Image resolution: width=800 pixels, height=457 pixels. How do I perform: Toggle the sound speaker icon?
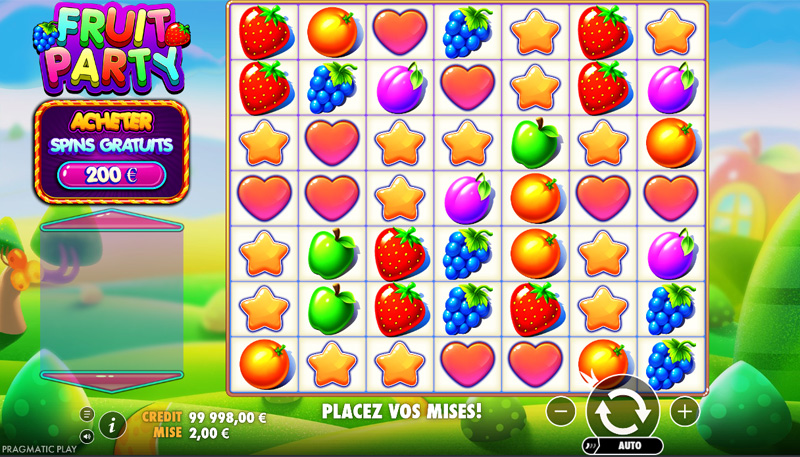87,436
